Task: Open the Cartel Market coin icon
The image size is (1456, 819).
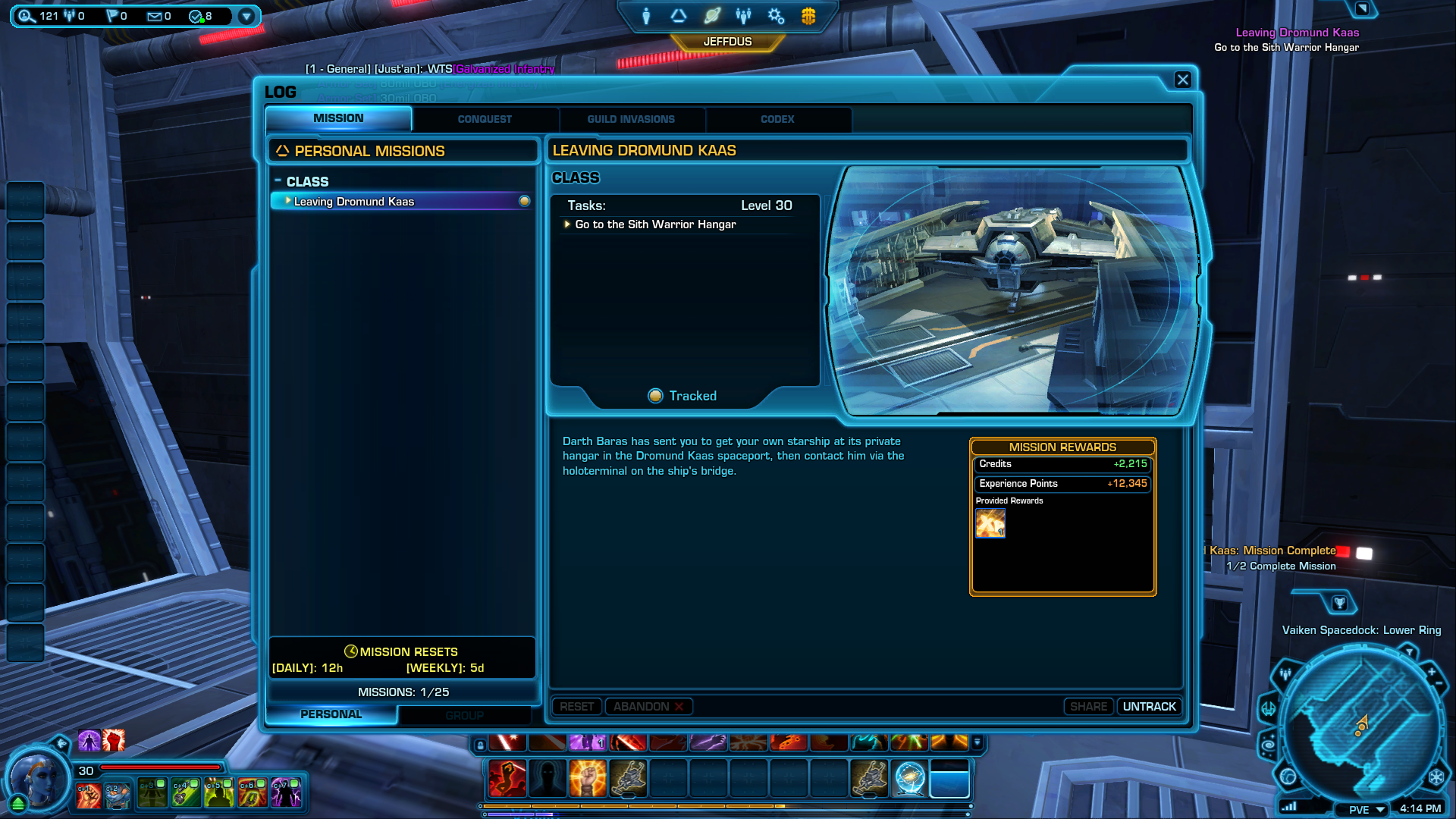Action: (x=808, y=16)
